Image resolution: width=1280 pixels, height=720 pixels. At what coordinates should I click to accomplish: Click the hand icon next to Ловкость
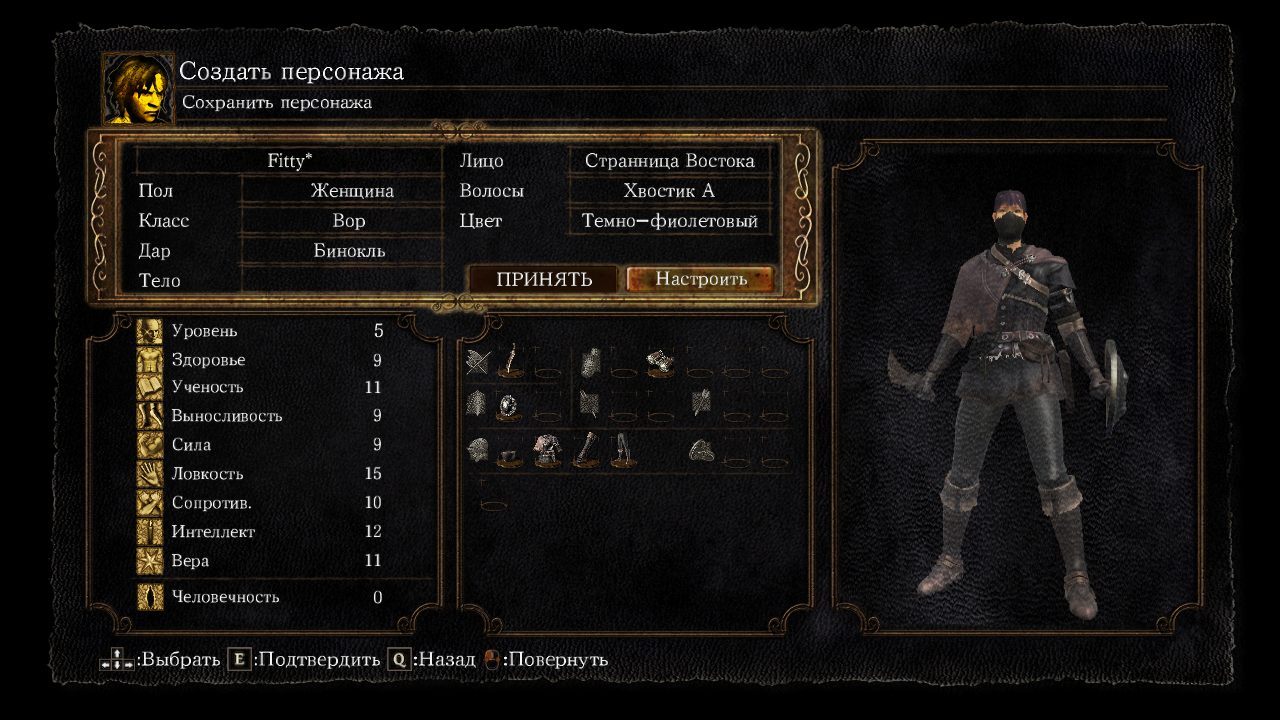151,473
